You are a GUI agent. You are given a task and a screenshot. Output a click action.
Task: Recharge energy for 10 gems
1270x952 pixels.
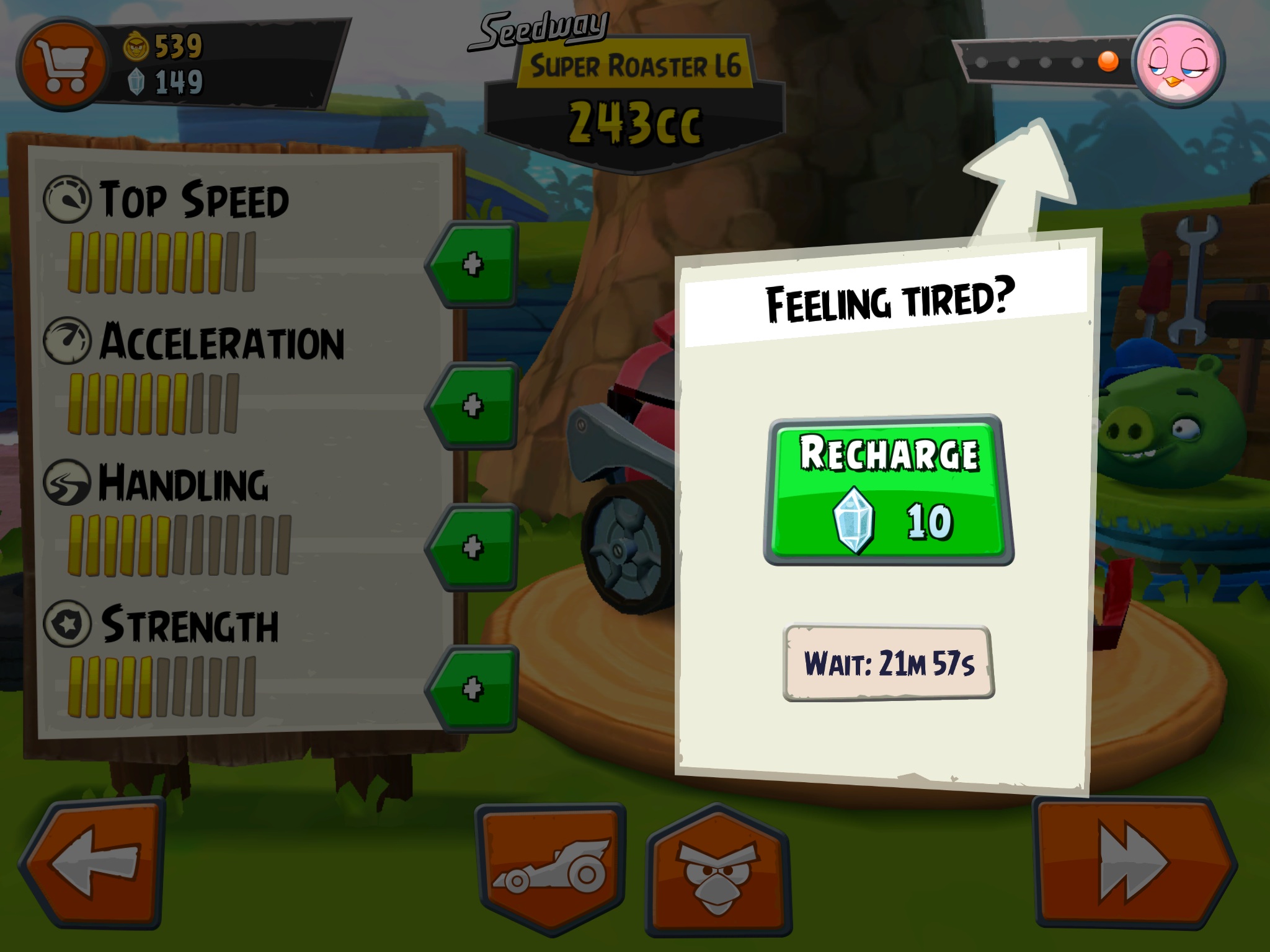[x=889, y=490]
